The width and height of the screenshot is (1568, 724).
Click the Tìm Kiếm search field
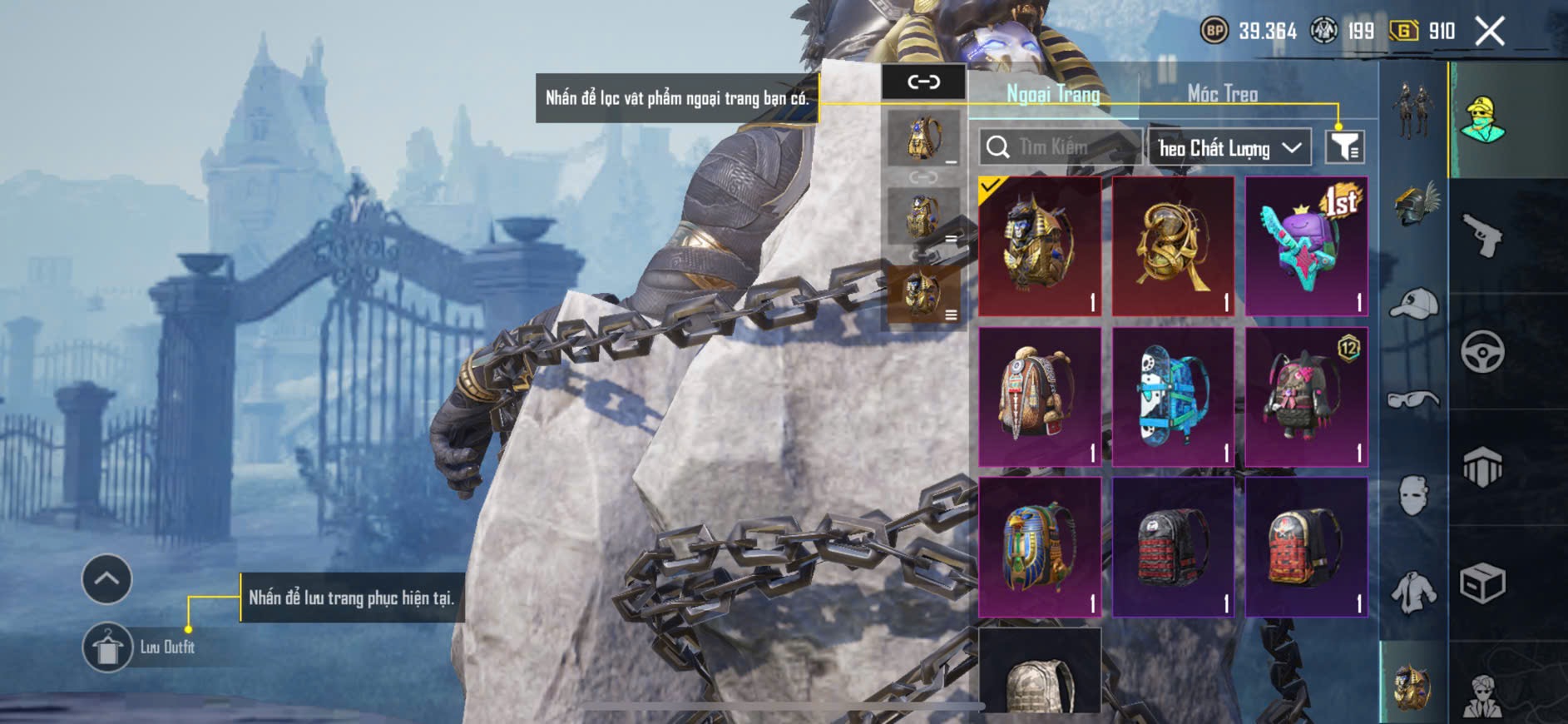tap(1058, 147)
